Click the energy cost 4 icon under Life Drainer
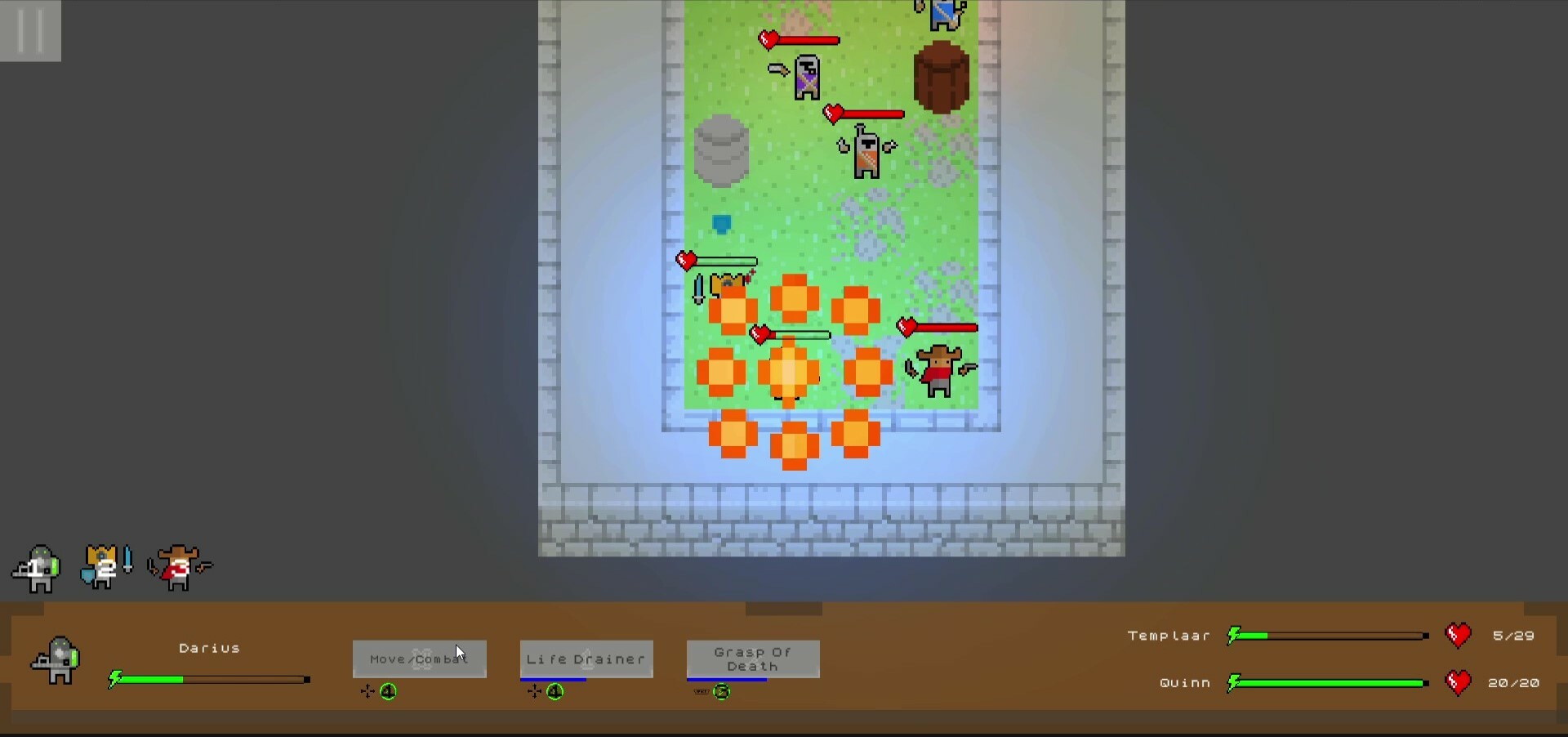The width and height of the screenshot is (1568, 737). click(555, 693)
